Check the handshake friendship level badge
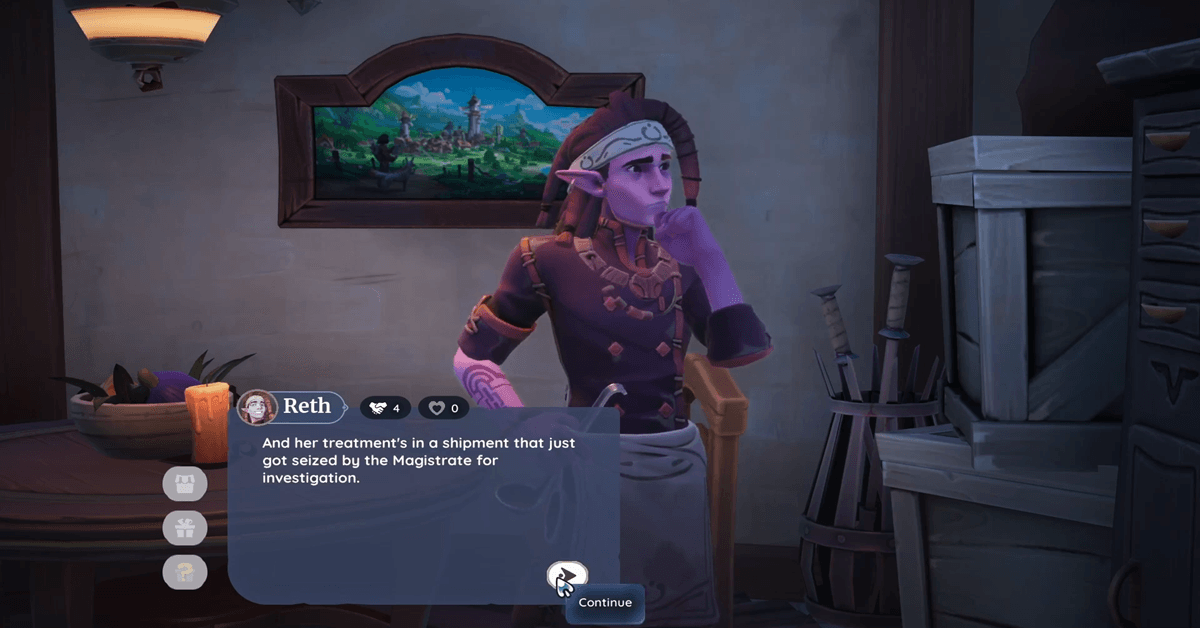Image resolution: width=1200 pixels, height=628 pixels. (x=385, y=408)
